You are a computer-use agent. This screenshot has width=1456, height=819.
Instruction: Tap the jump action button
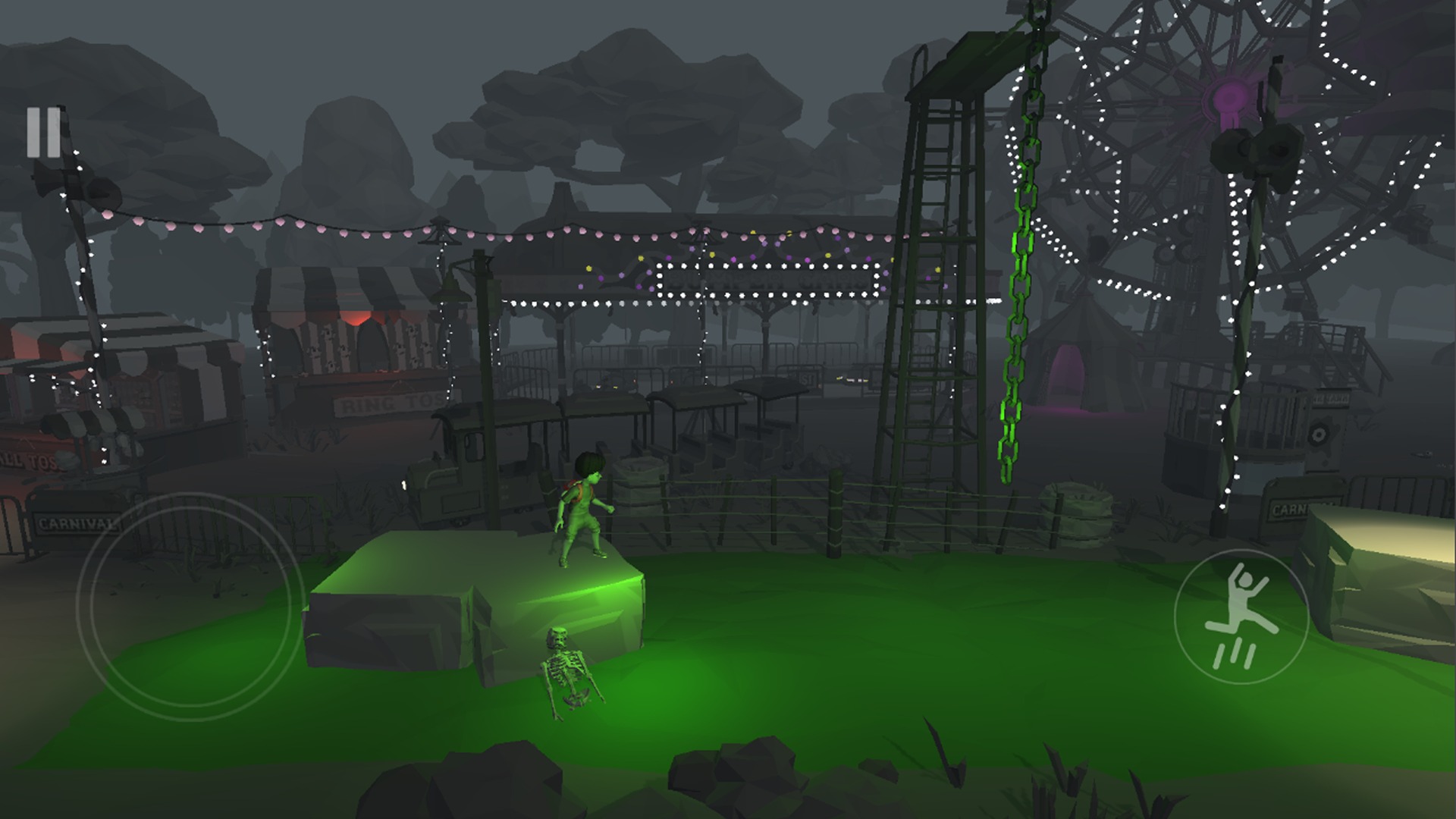click(1241, 616)
